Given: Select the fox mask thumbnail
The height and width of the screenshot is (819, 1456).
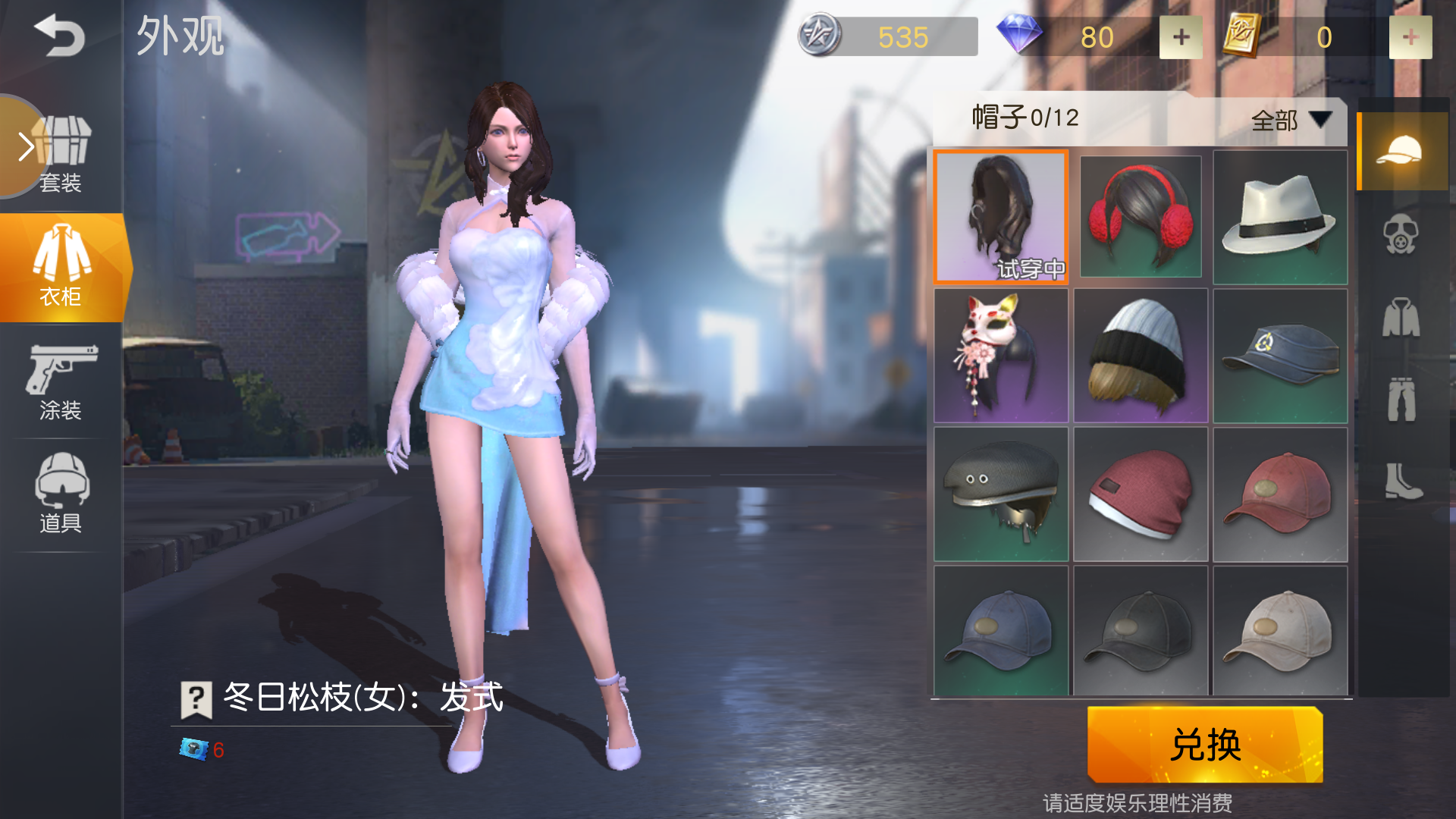Looking at the screenshot, I should (1000, 355).
